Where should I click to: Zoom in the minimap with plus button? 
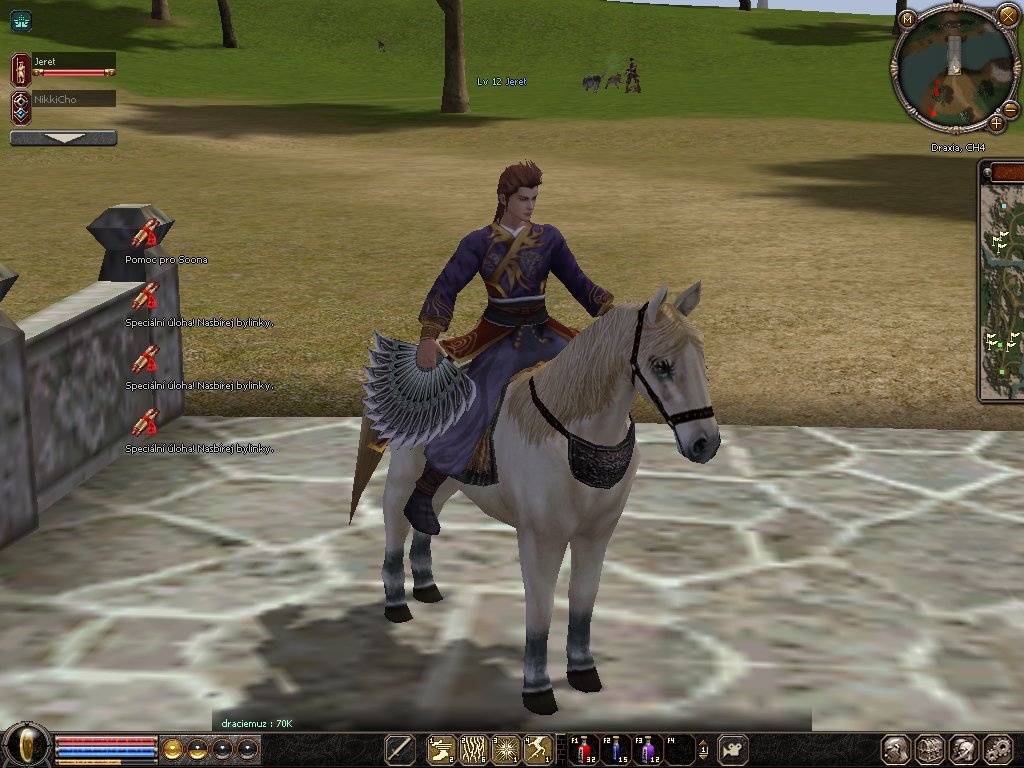(996, 124)
